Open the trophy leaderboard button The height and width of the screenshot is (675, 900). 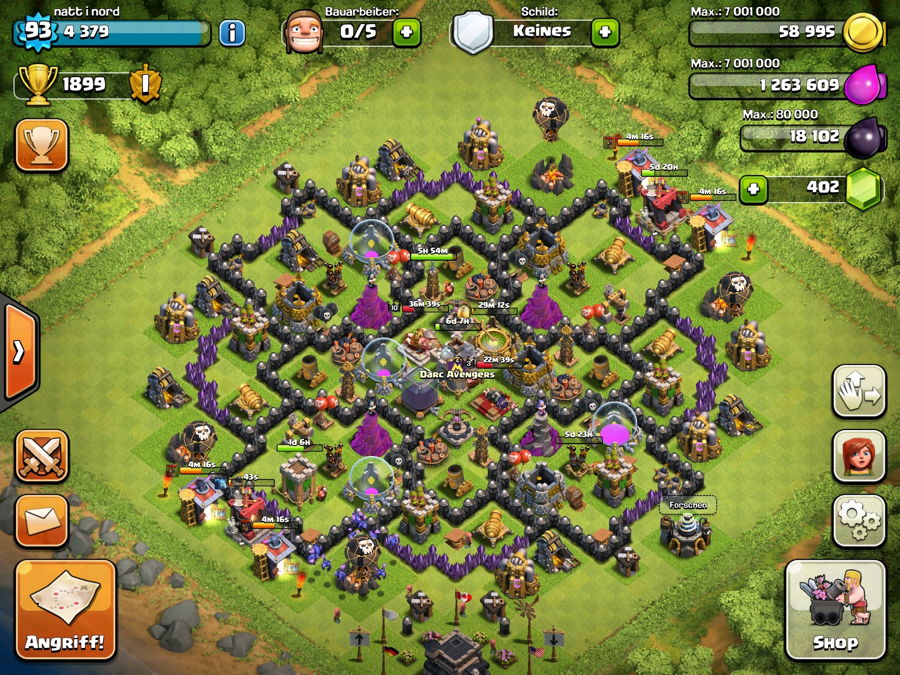tap(41, 146)
